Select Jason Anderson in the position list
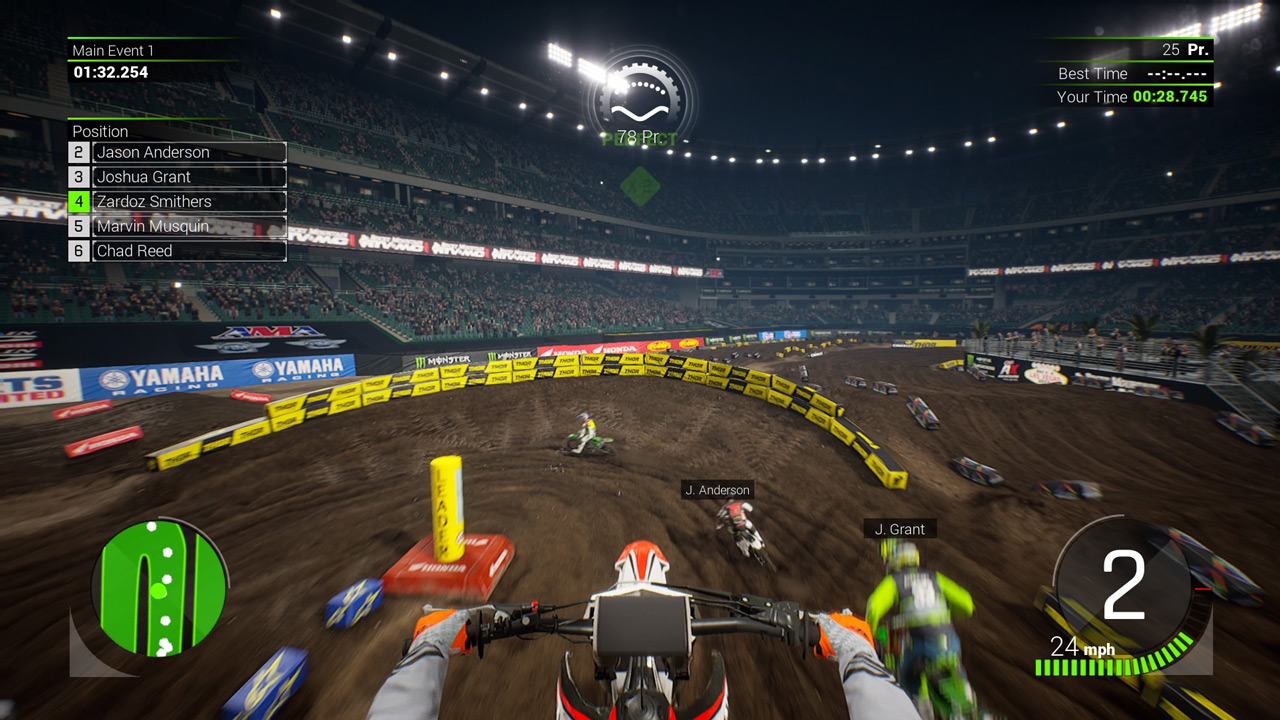Viewport: 1280px width, 720px height. [x=152, y=152]
